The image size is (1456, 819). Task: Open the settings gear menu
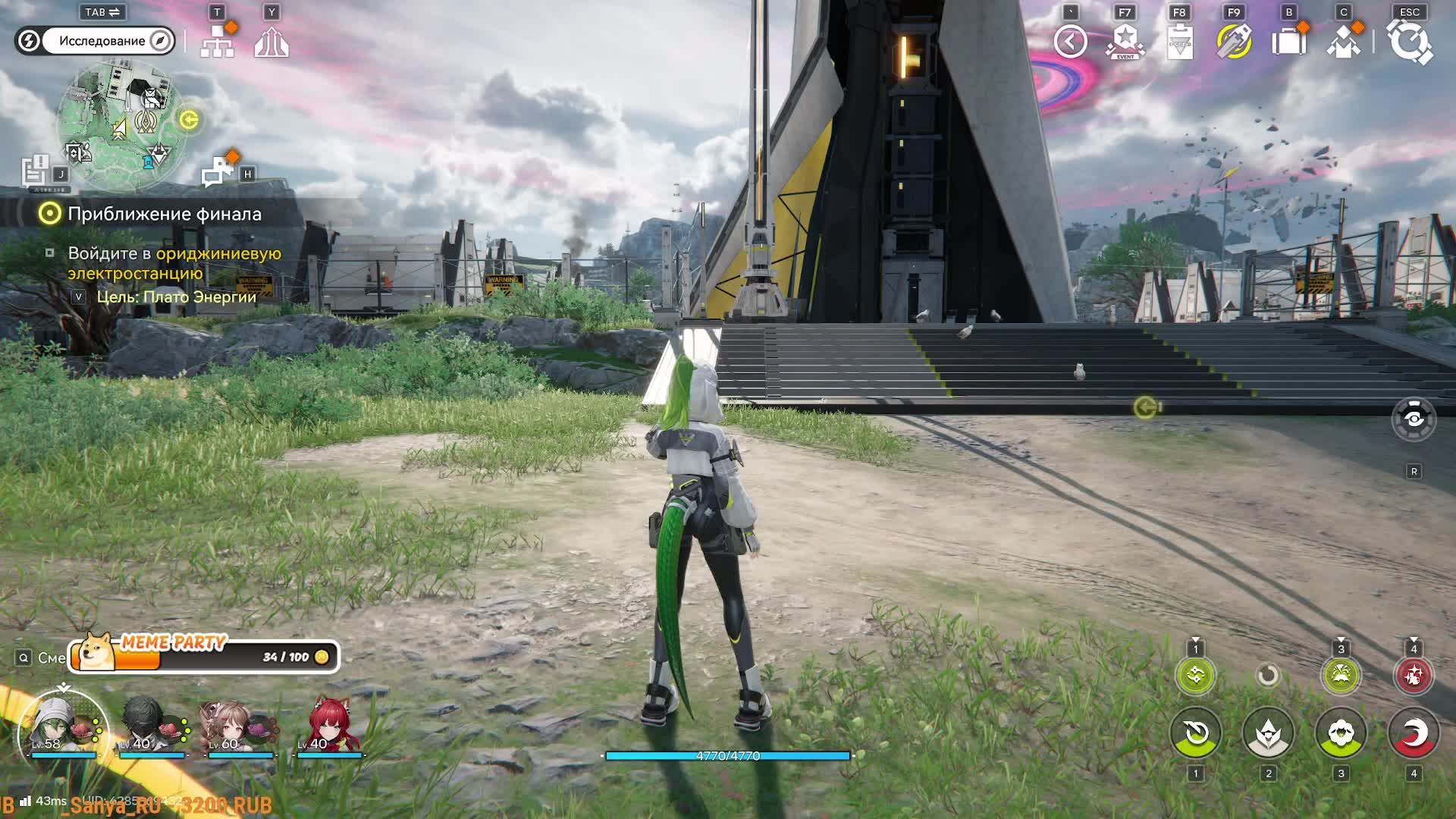click(x=1409, y=42)
